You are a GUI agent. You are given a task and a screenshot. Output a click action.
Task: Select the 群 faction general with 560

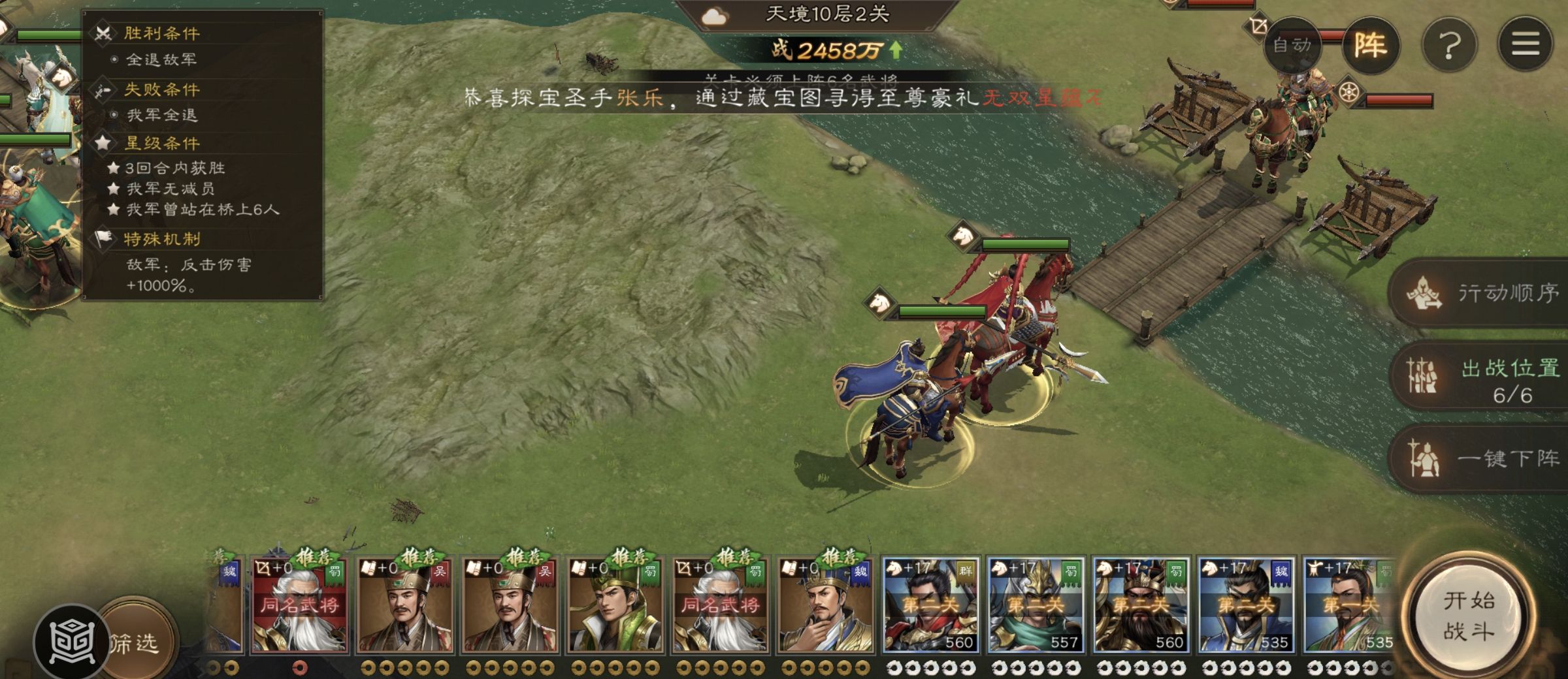pyautogui.click(x=930, y=605)
